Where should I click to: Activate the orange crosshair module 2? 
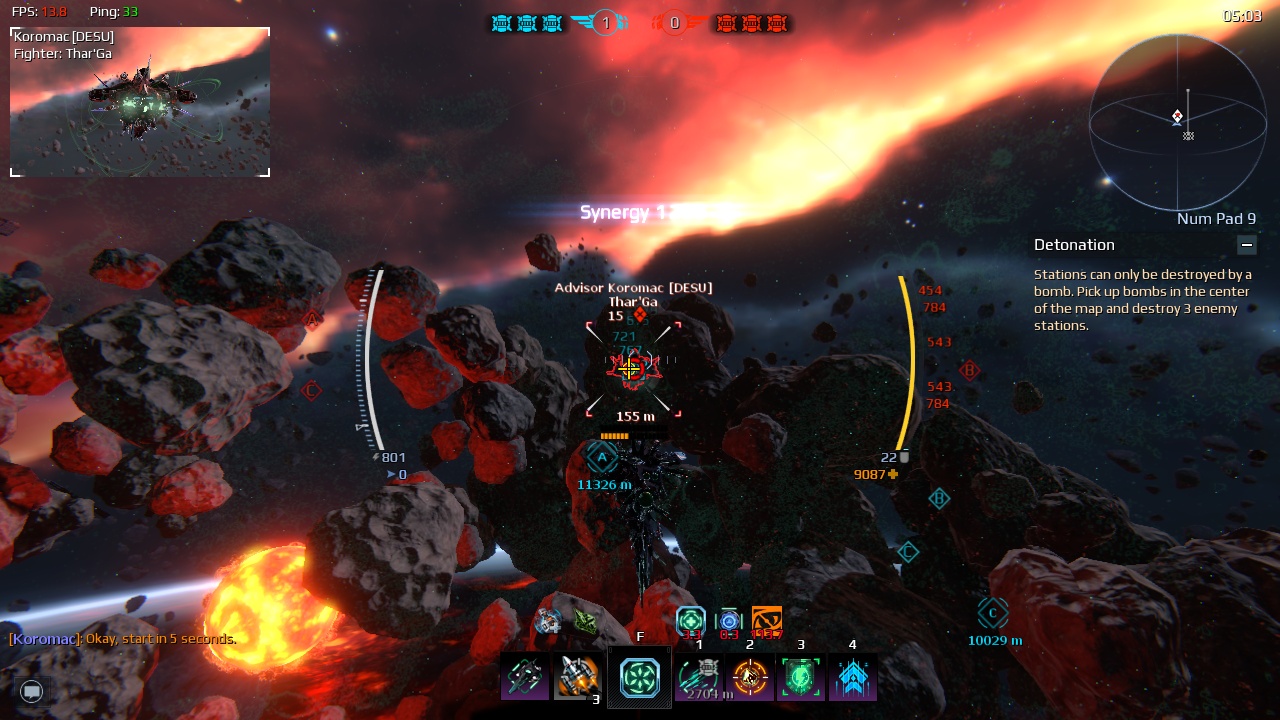click(x=750, y=677)
